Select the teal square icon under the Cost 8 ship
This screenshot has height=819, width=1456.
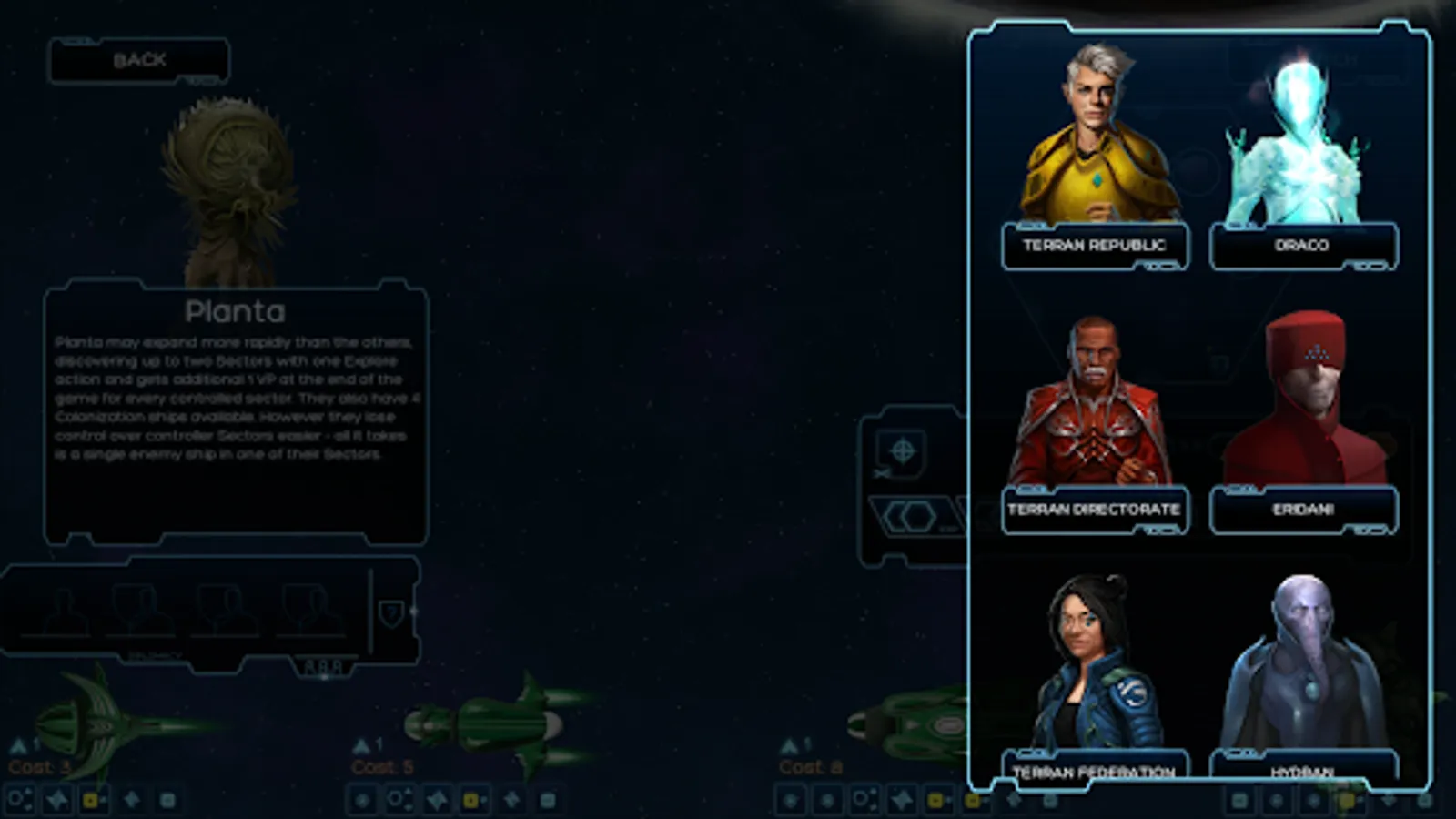(x=1049, y=801)
